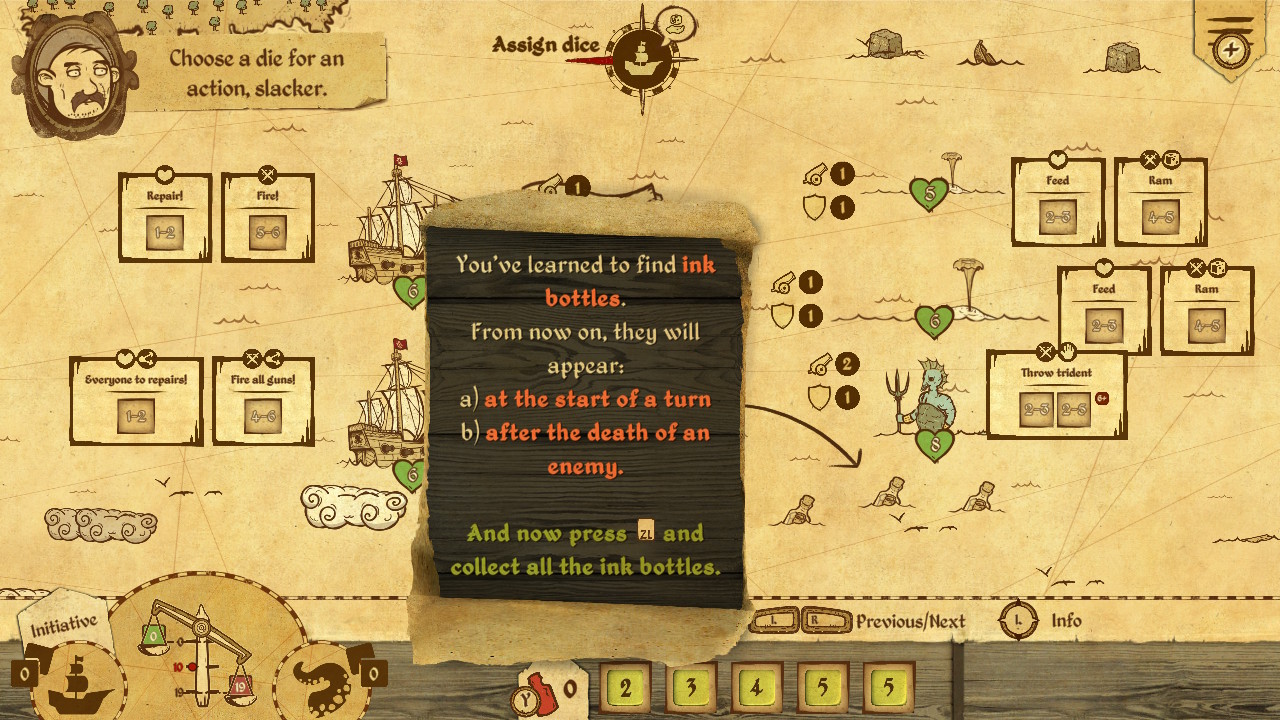
Task: Click the heart icon above the Feed card
Action: [1057, 158]
